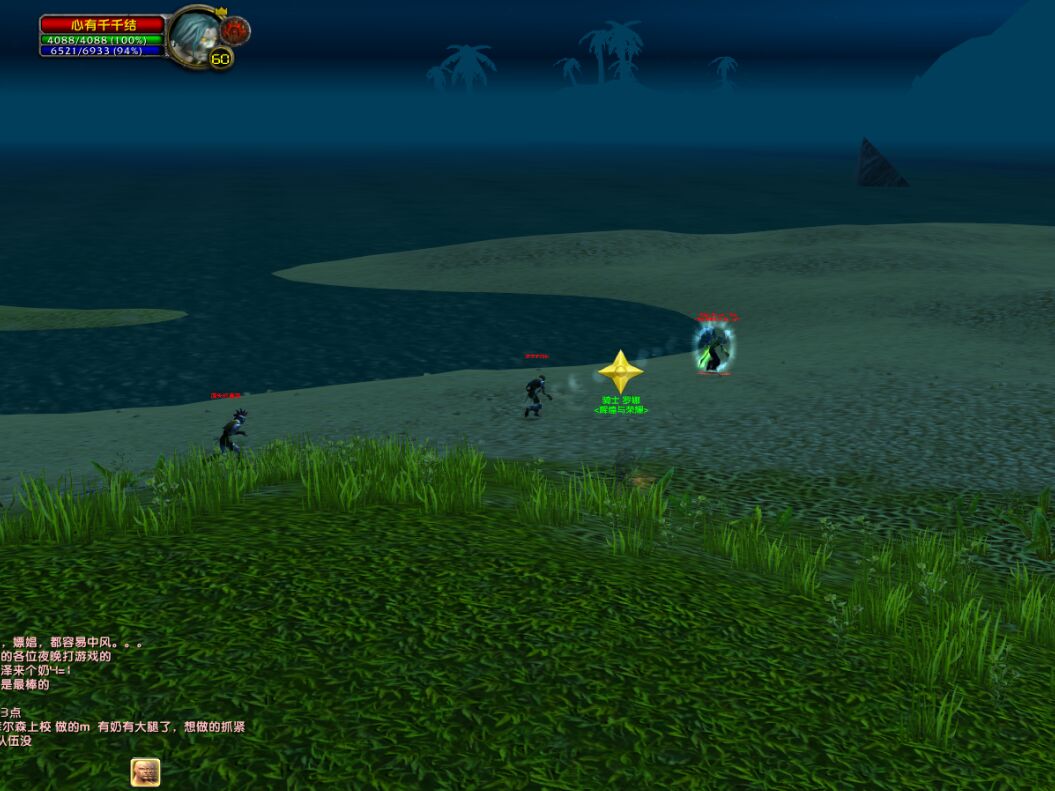This screenshot has width=1055, height=791.
Task: Click the level 60 badge on target frame
Action: pos(220,59)
